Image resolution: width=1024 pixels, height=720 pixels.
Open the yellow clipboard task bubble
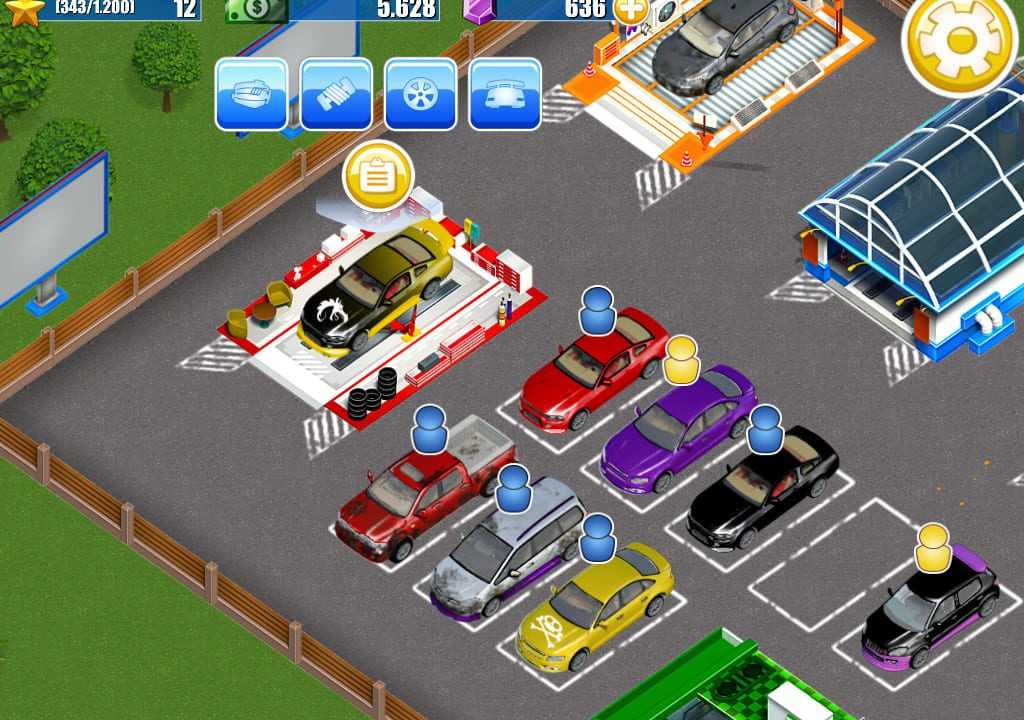(378, 176)
